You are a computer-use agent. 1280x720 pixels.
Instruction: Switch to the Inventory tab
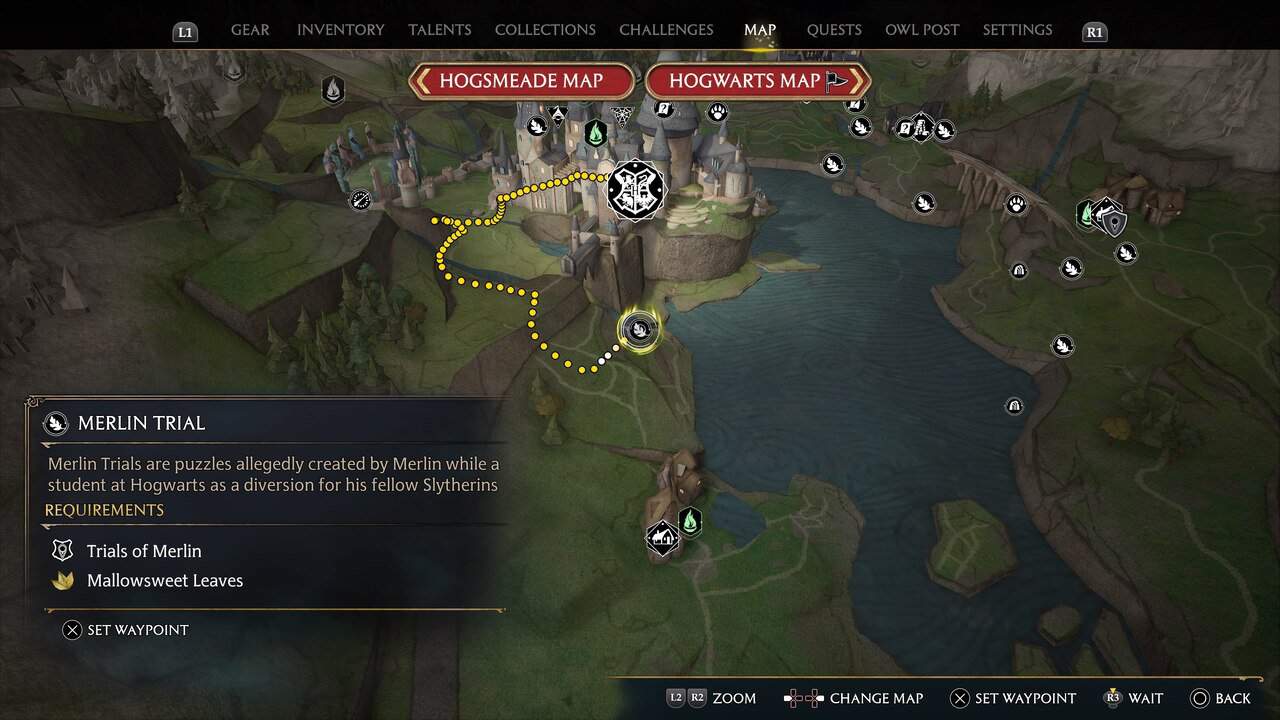click(x=340, y=30)
